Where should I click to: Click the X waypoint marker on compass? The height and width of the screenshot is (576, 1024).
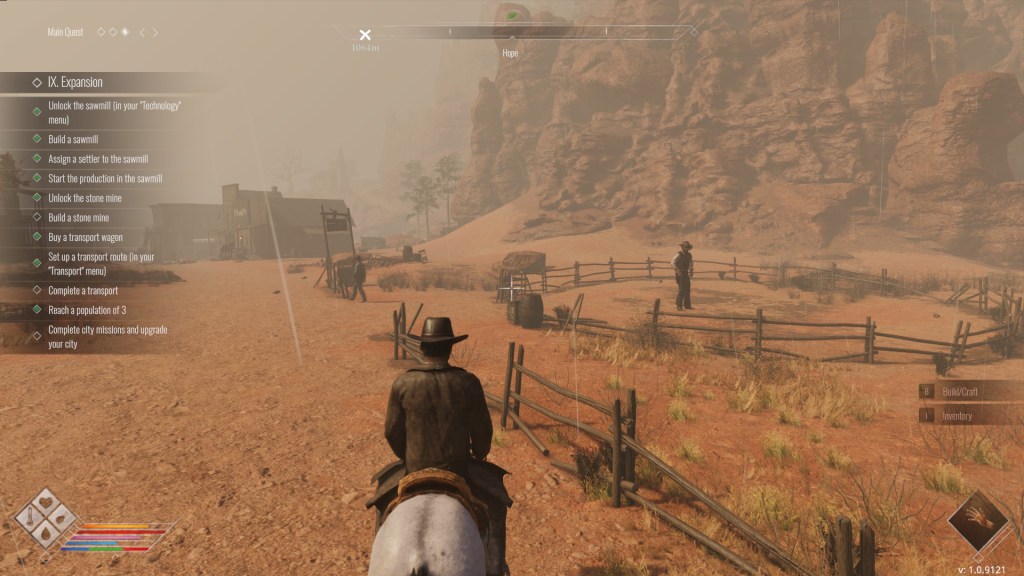coord(365,35)
